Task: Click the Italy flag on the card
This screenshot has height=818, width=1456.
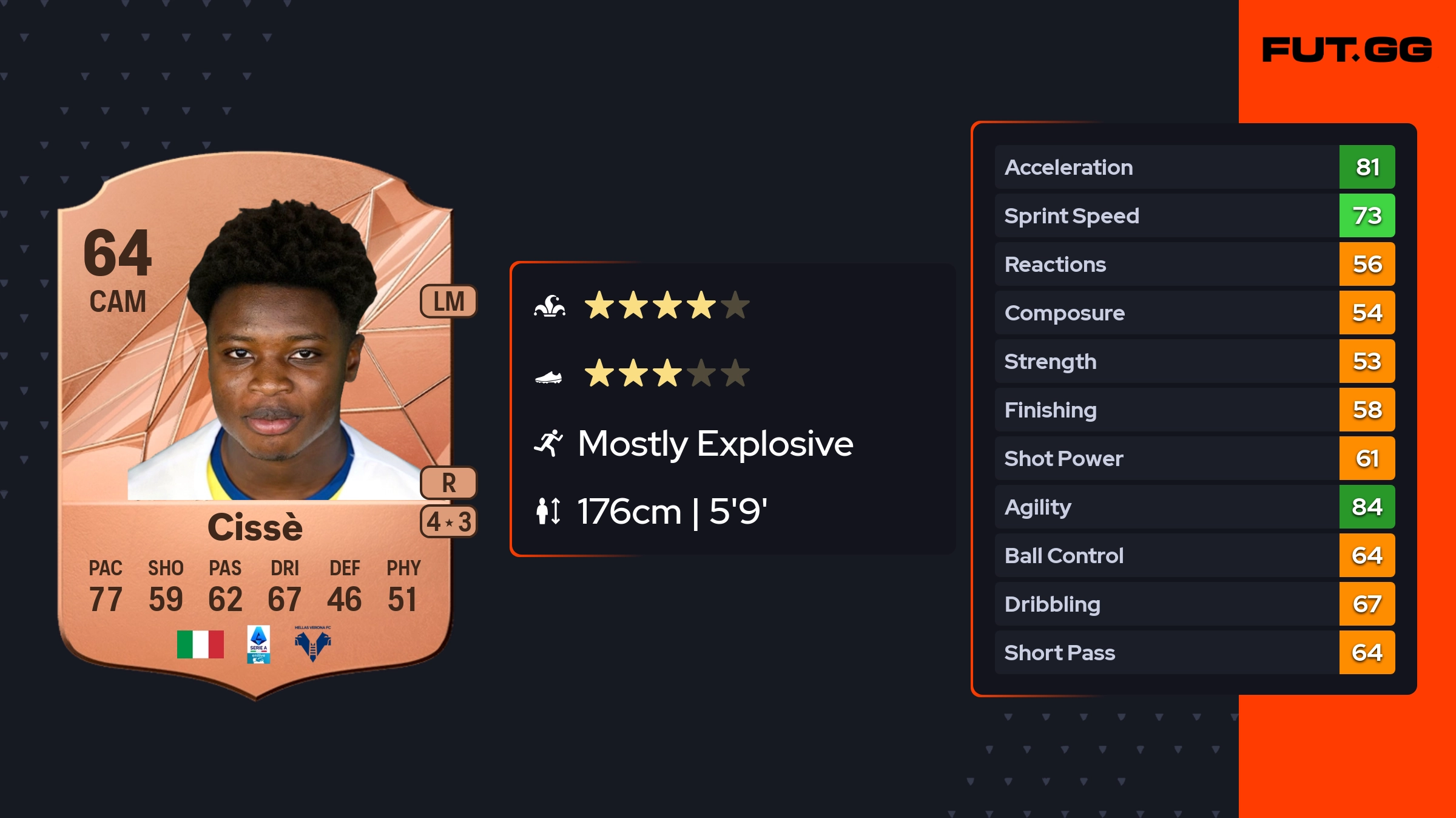Action: (x=200, y=644)
